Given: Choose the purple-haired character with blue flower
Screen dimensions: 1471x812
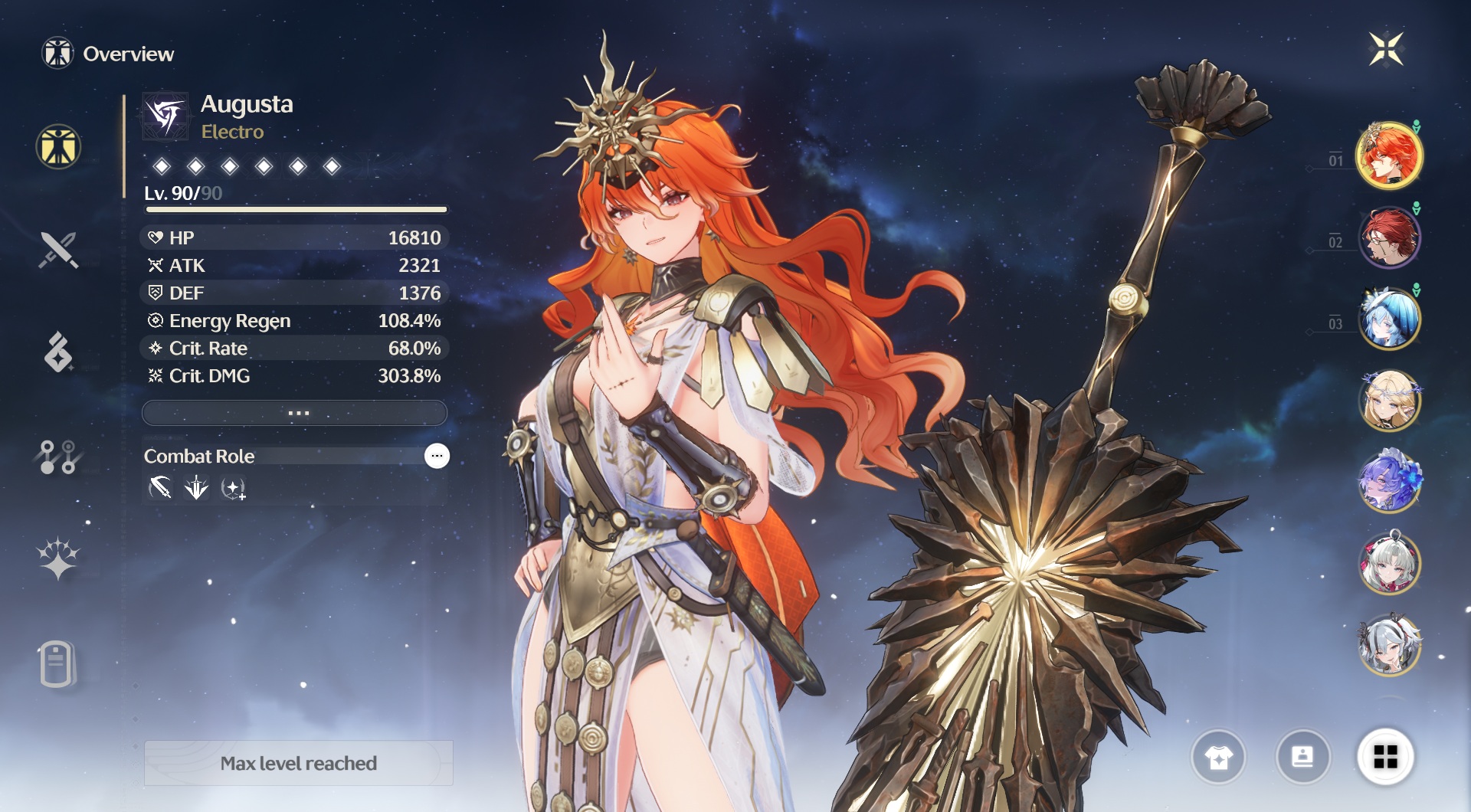Looking at the screenshot, I should 1389,481.
